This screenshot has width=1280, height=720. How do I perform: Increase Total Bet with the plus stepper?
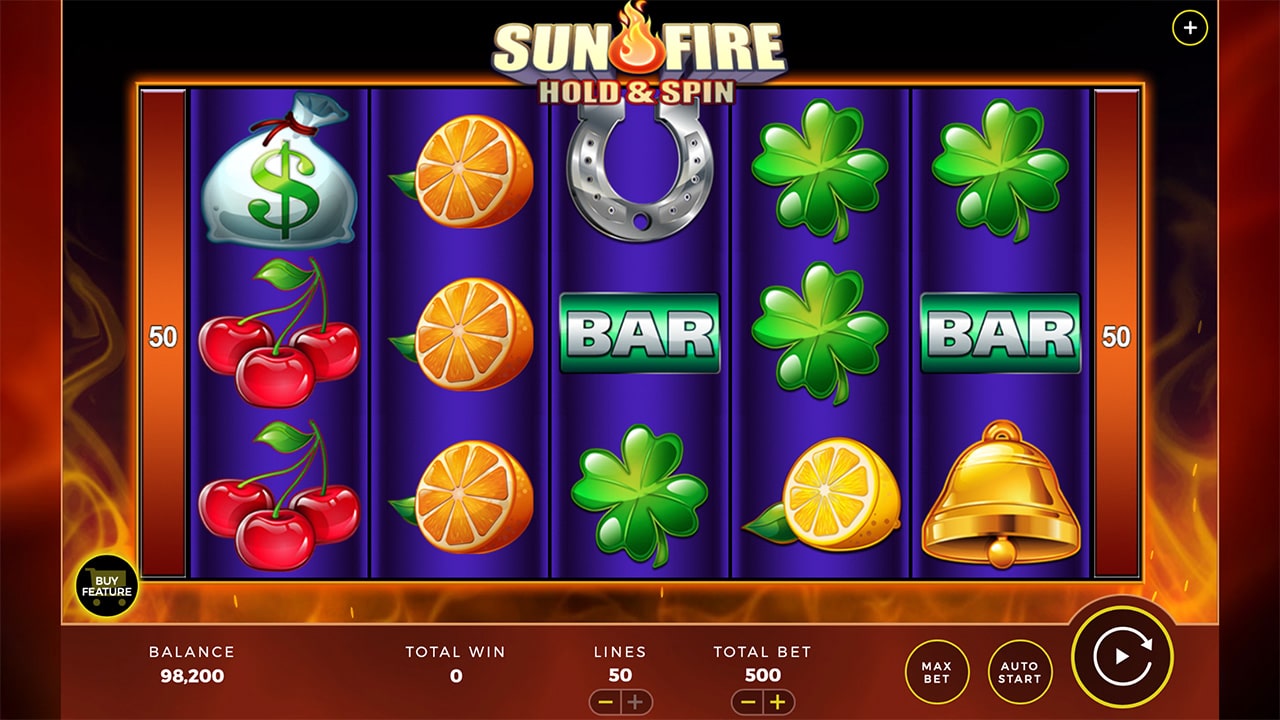776,702
